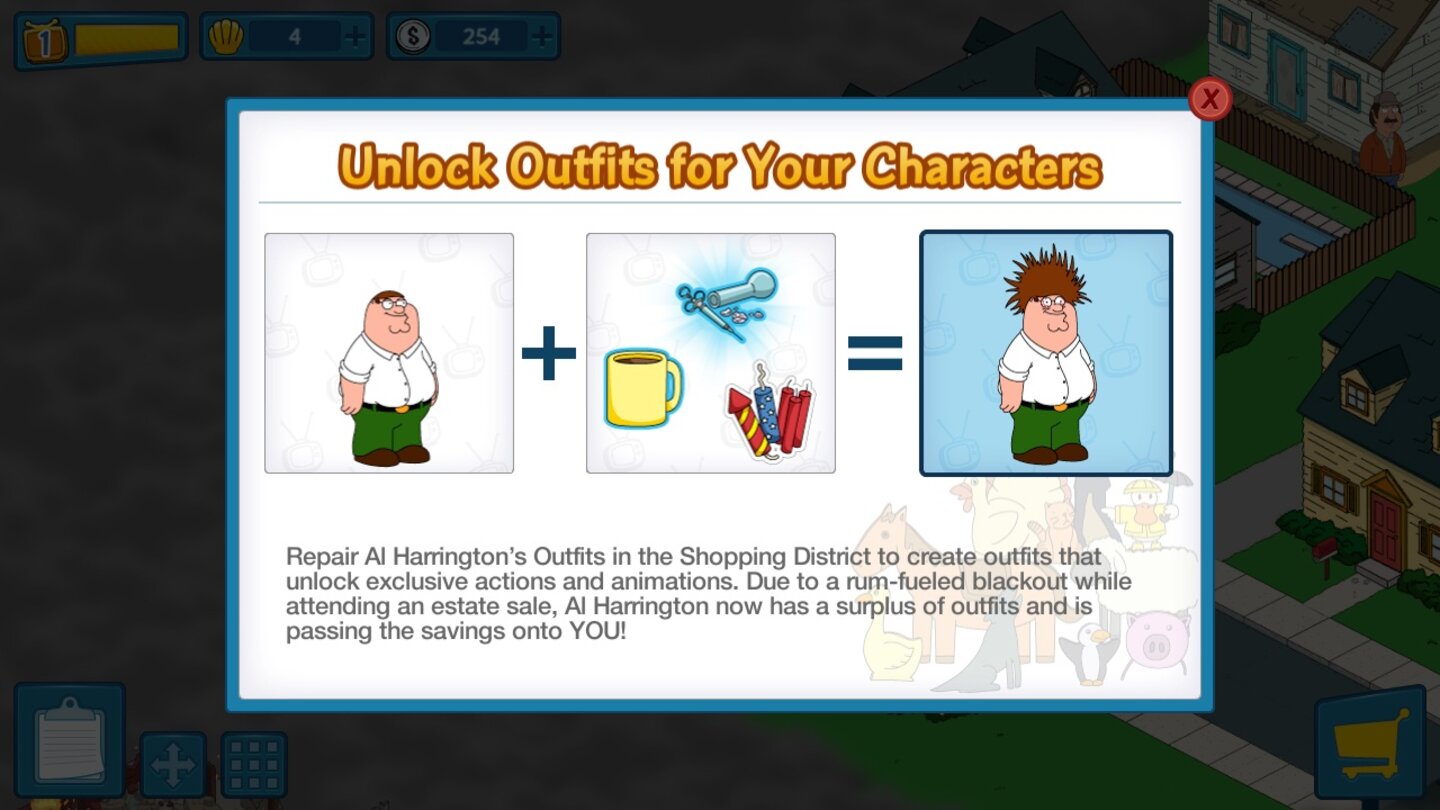Open the quest clipboard list
The height and width of the screenshot is (810, 1440).
click(70, 740)
